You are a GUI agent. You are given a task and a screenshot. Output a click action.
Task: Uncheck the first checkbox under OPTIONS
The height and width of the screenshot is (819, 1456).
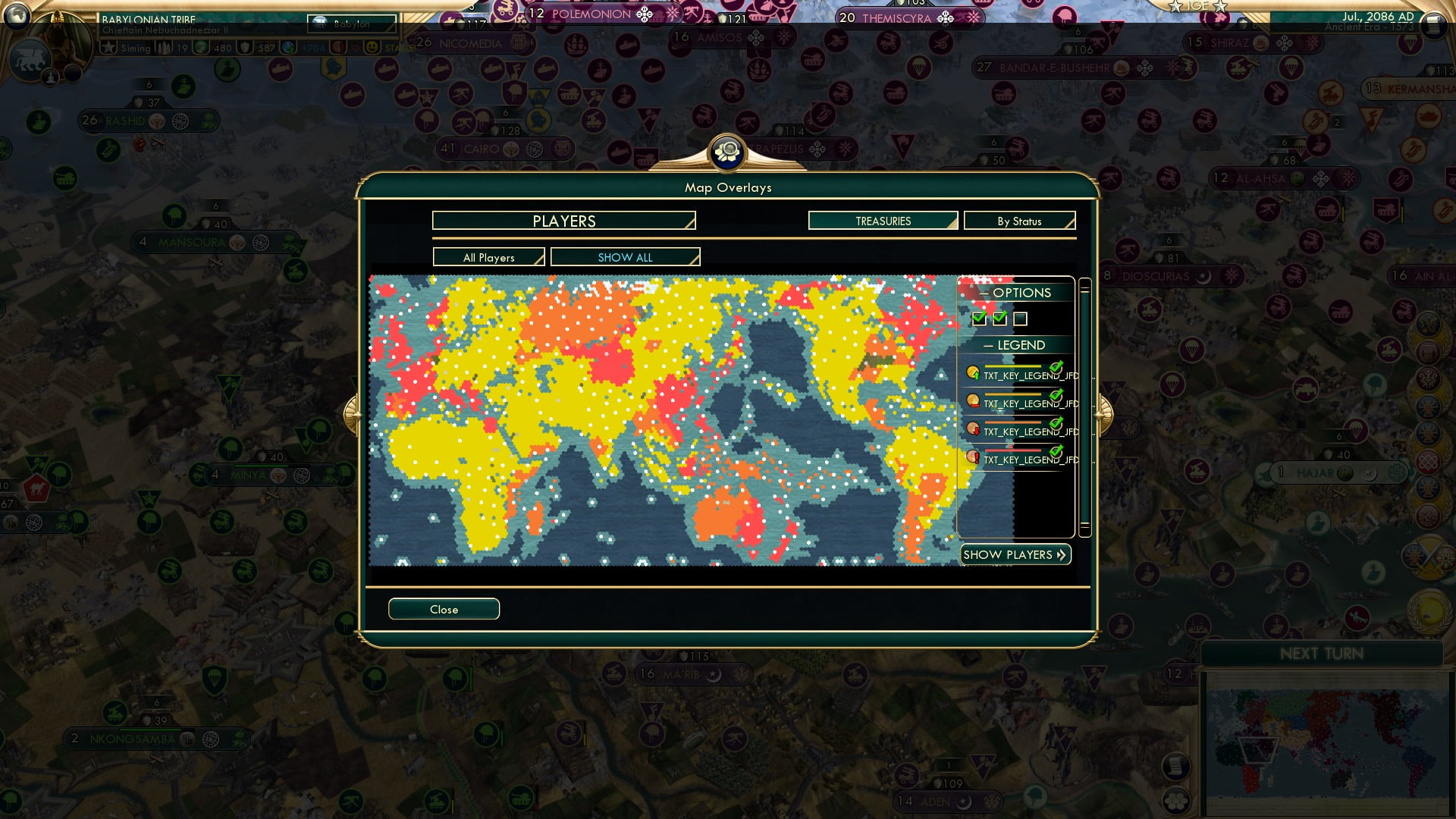tap(977, 319)
